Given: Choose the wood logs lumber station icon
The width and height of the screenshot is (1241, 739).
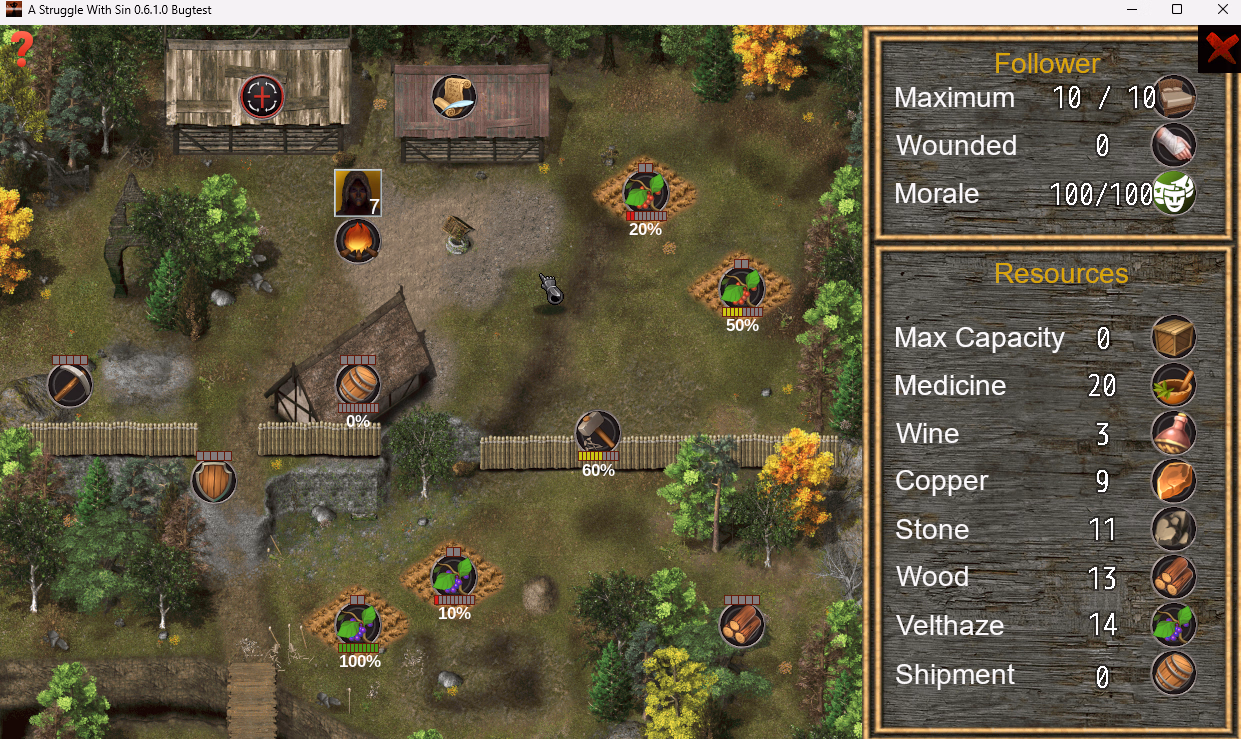Looking at the screenshot, I should pos(742,624).
